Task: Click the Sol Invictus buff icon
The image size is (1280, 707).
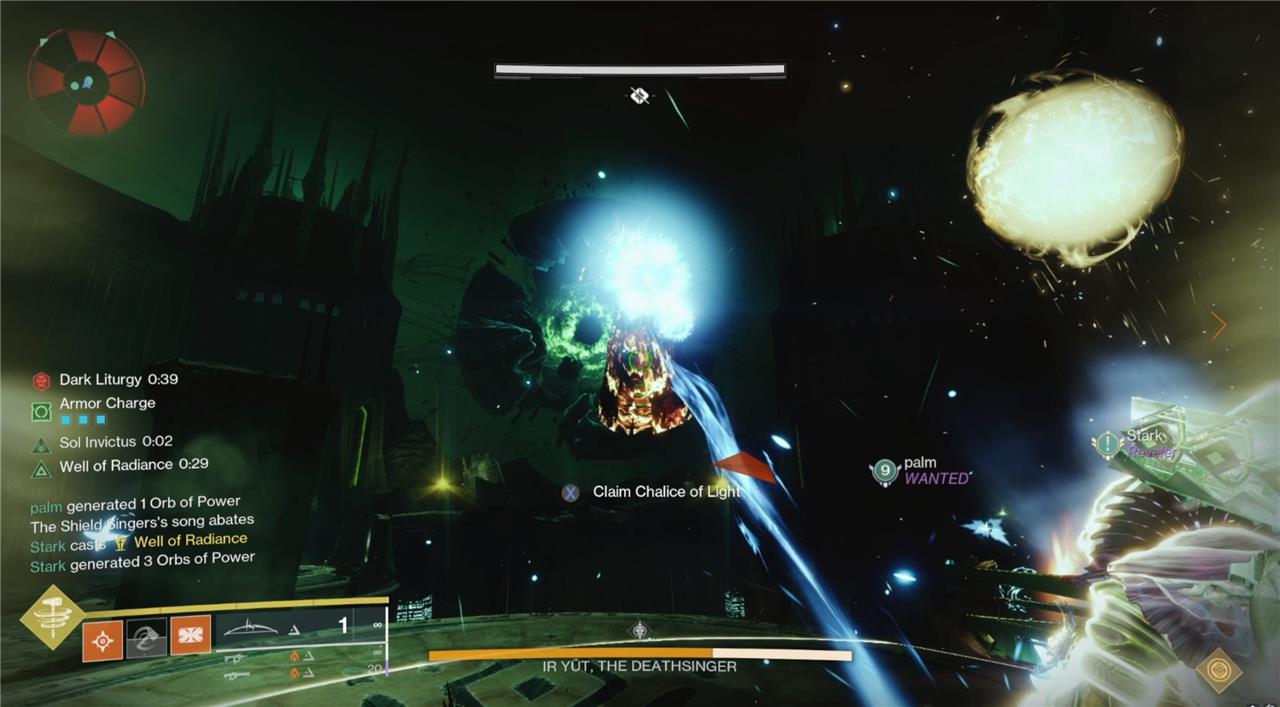Action: (41, 444)
